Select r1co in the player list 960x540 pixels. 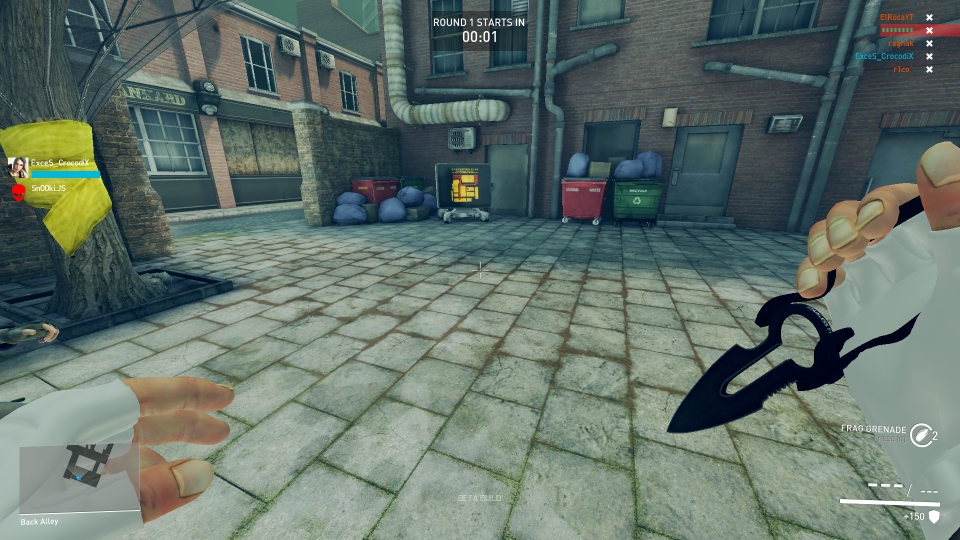pos(905,69)
